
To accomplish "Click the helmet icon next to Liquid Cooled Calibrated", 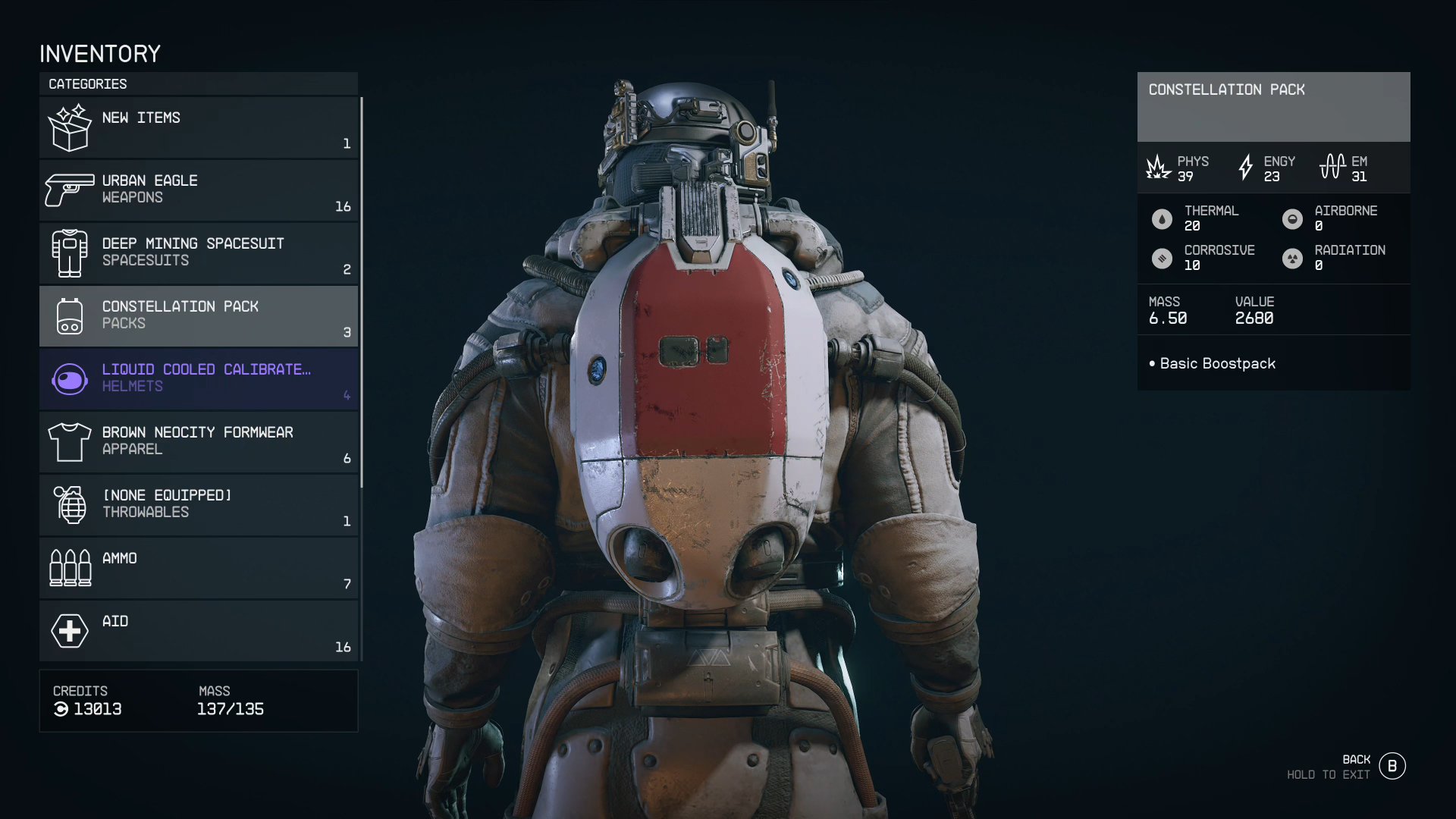I will point(70,378).
